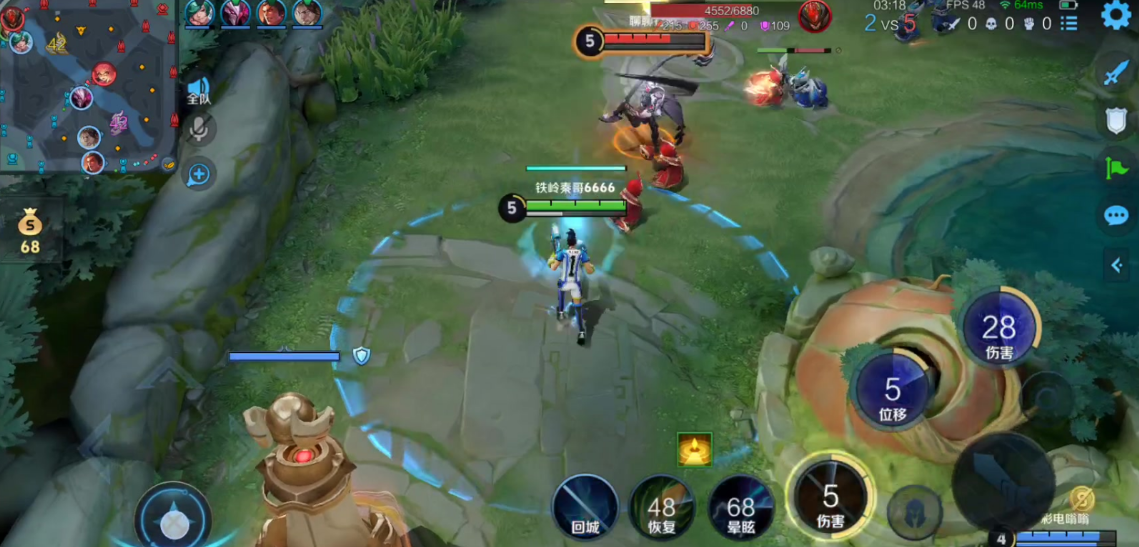Tap the large basic attack button
This screenshot has width=1139, height=547.
click(1002, 482)
